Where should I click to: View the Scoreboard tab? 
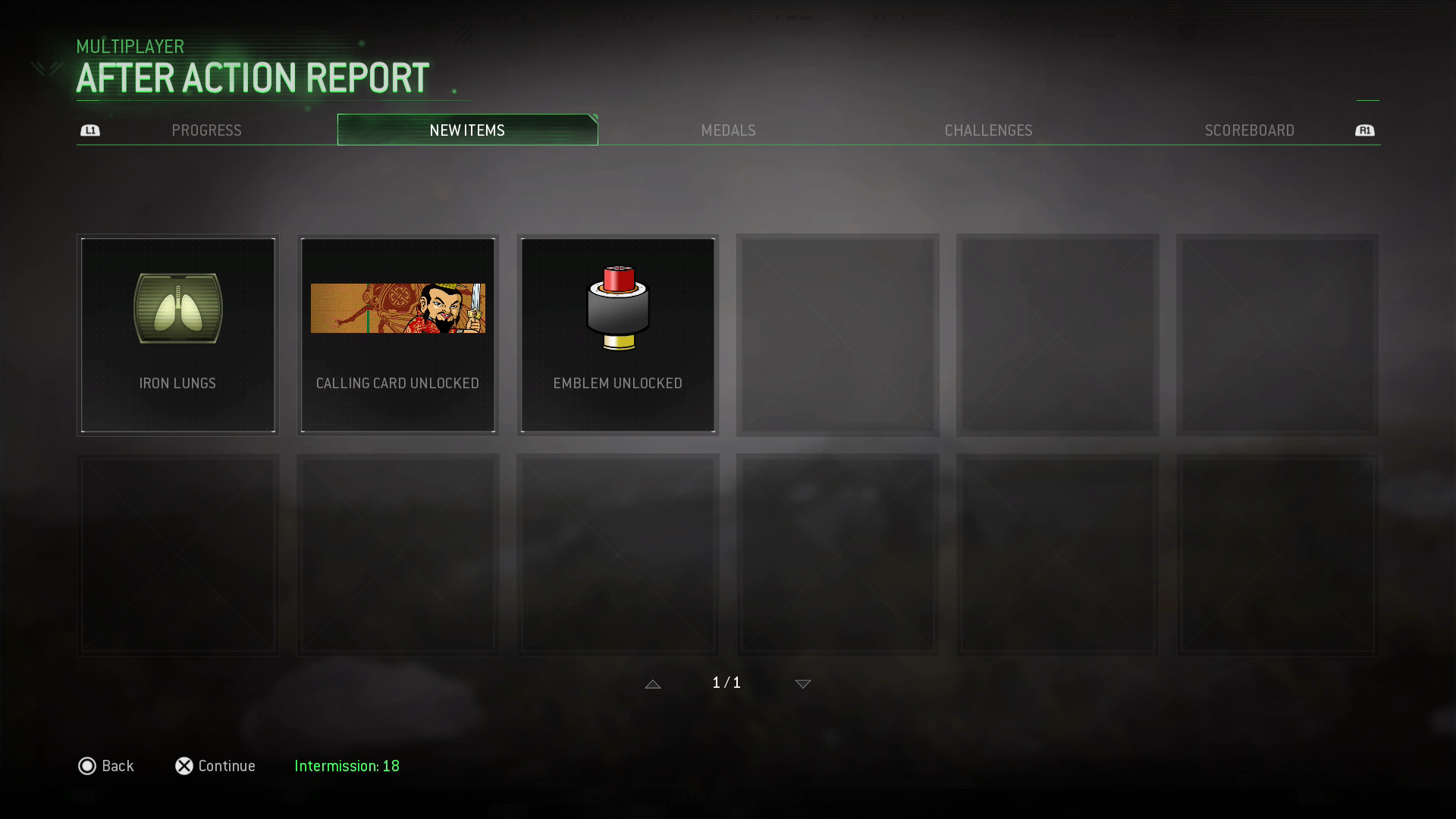[x=1249, y=130]
